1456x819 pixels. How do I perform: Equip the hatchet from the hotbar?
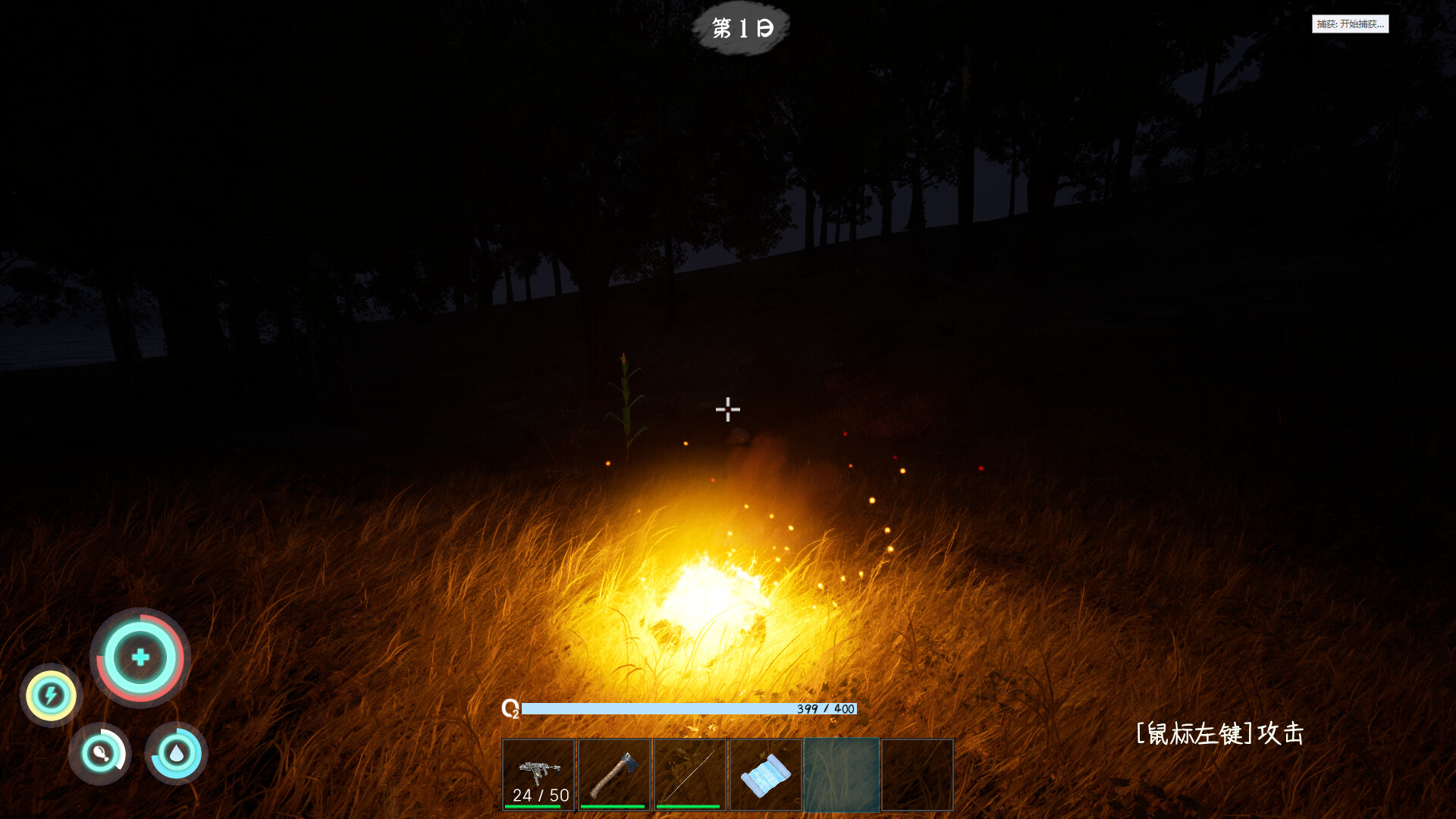coord(615,773)
